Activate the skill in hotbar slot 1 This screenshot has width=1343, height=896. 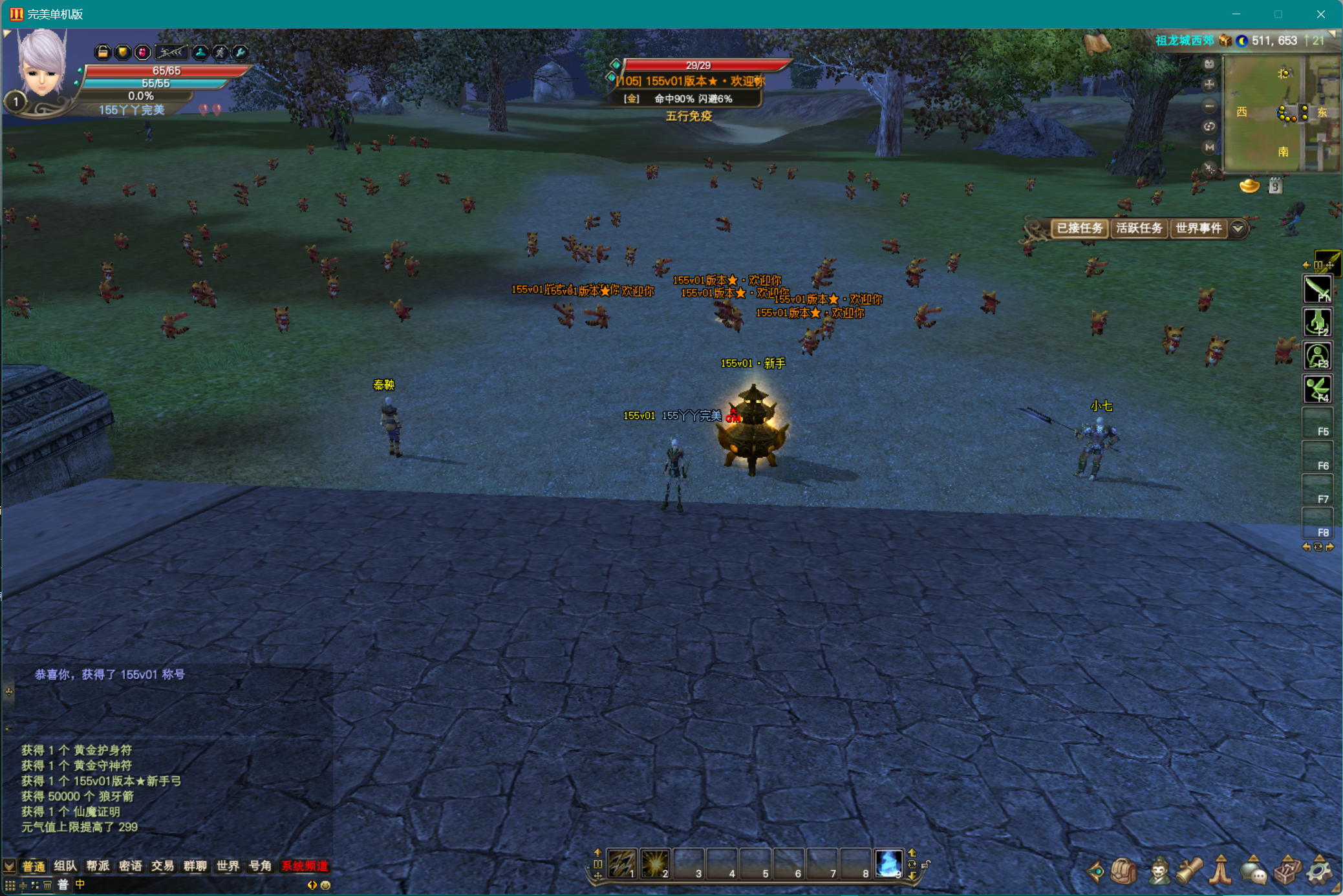621,864
